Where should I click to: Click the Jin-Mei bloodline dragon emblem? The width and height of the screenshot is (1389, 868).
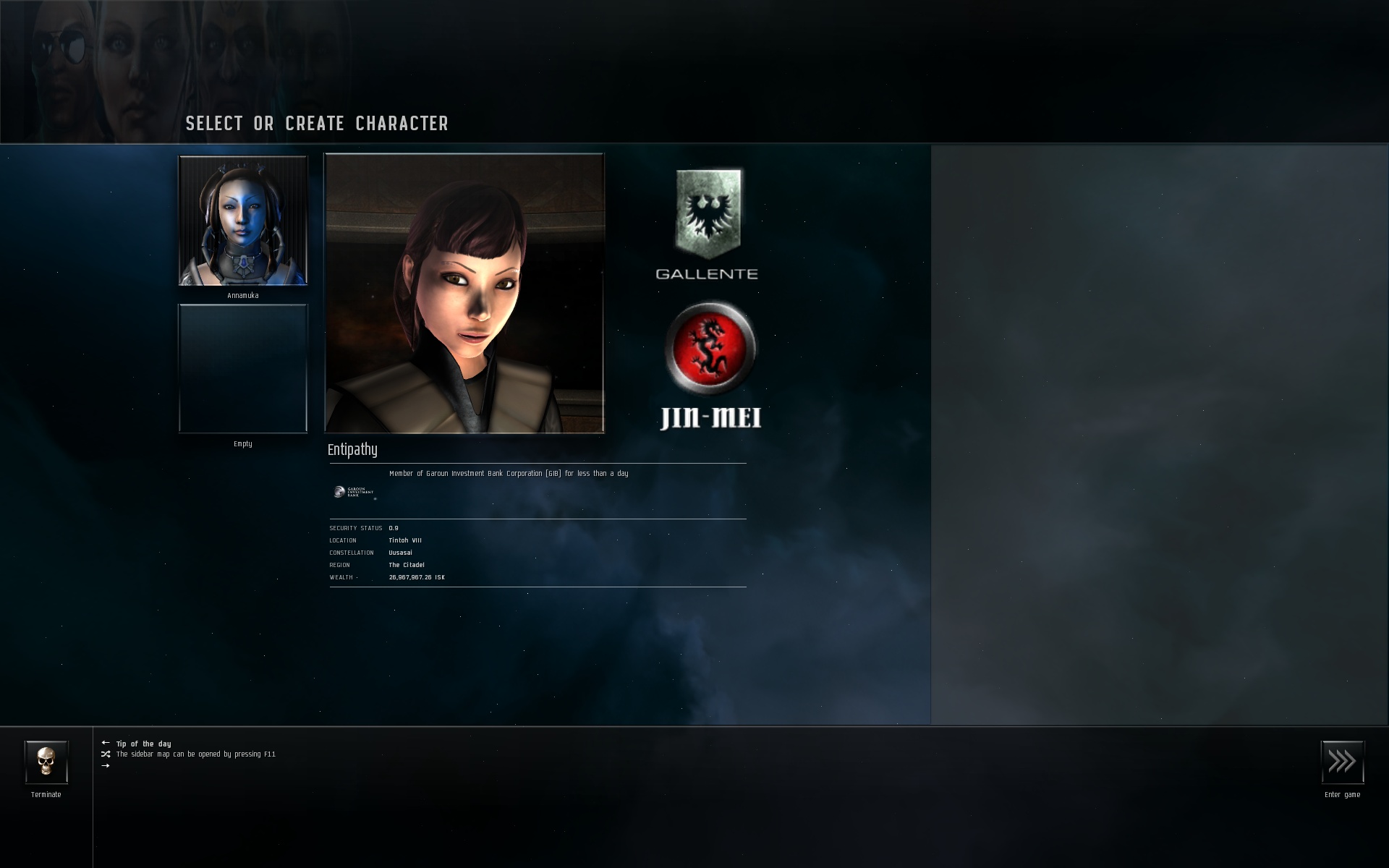[710, 348]
